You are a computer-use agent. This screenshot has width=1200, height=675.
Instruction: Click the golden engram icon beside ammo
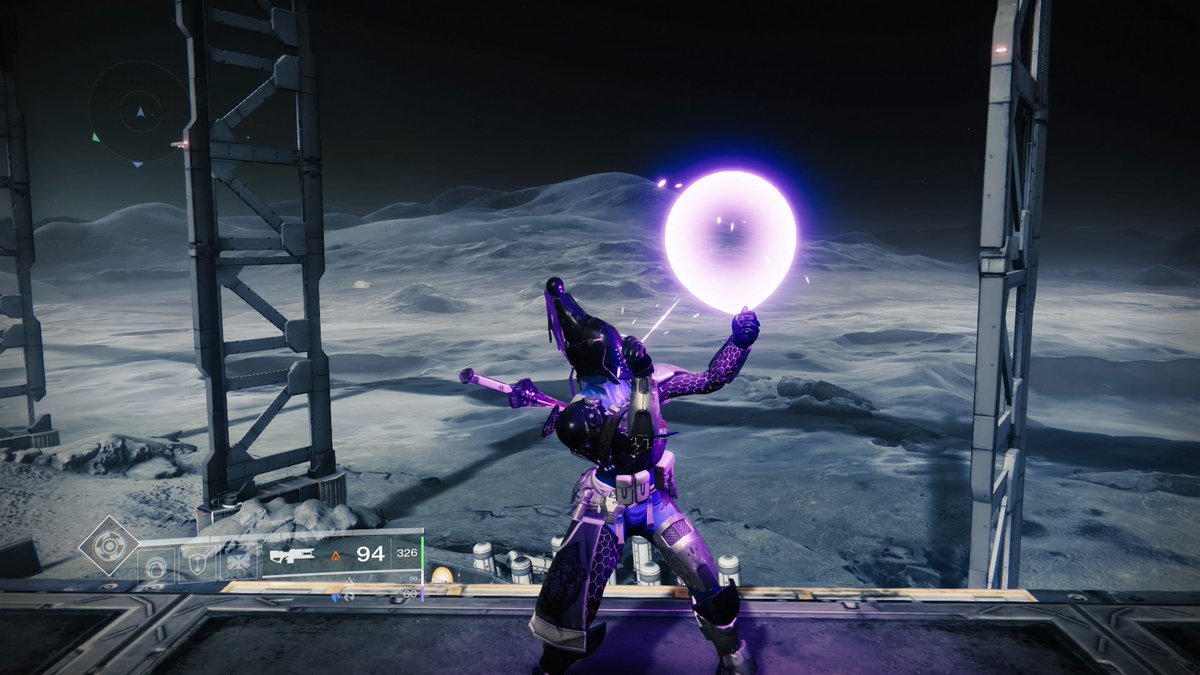coord(440,575)
